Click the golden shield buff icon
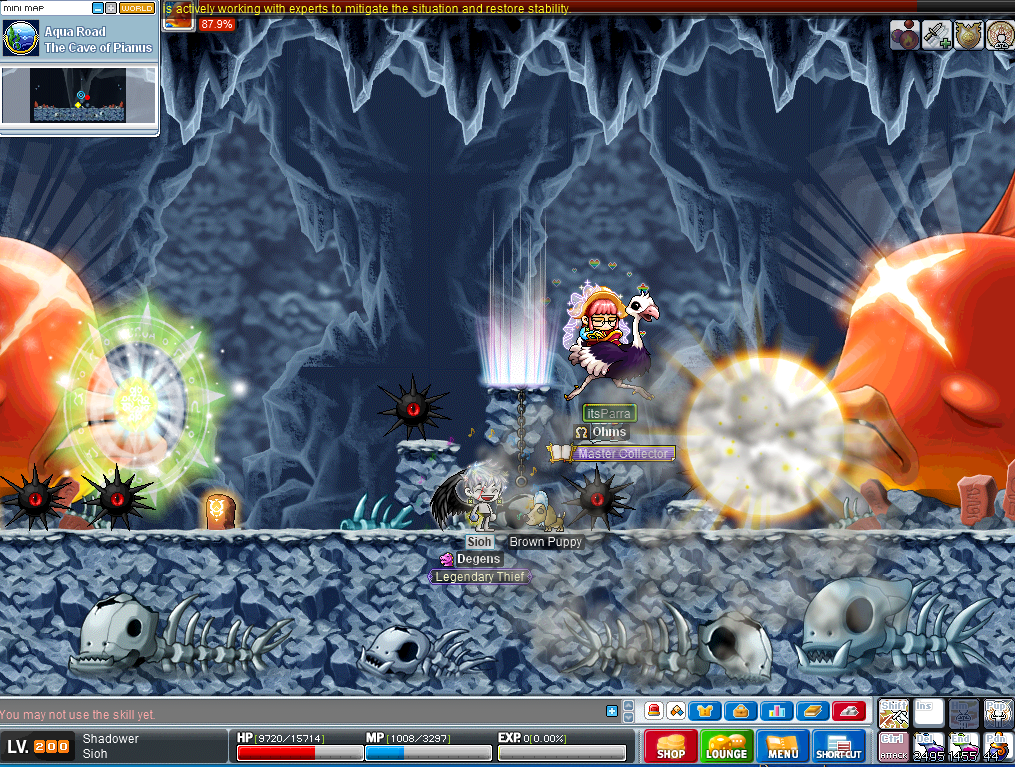Screen dimensions: 1015x767 coord(968,36)
